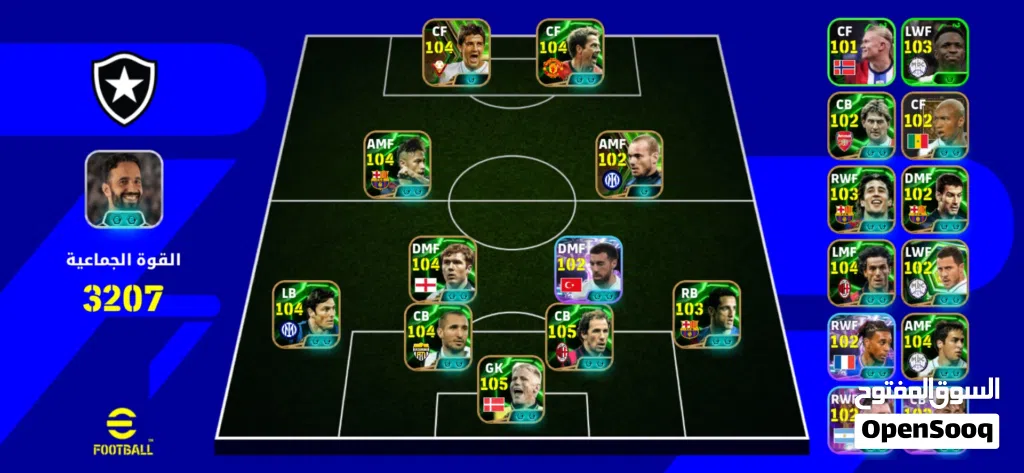1024x473 pixels.
Task: Select the AMF 104 Barcelona card on the pitch
Action: 398,164
